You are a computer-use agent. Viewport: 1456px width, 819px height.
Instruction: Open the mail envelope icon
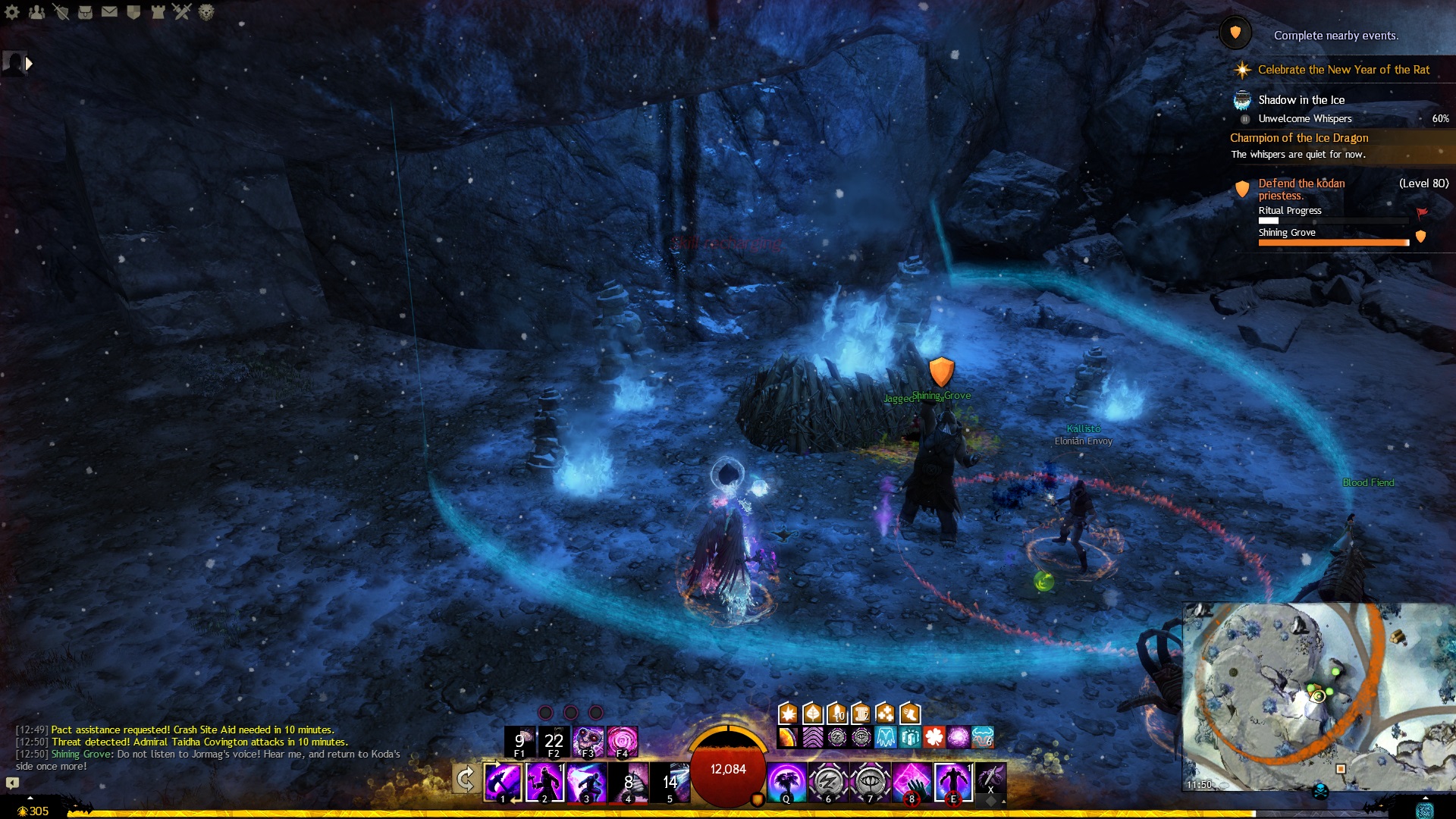(109, 11)
